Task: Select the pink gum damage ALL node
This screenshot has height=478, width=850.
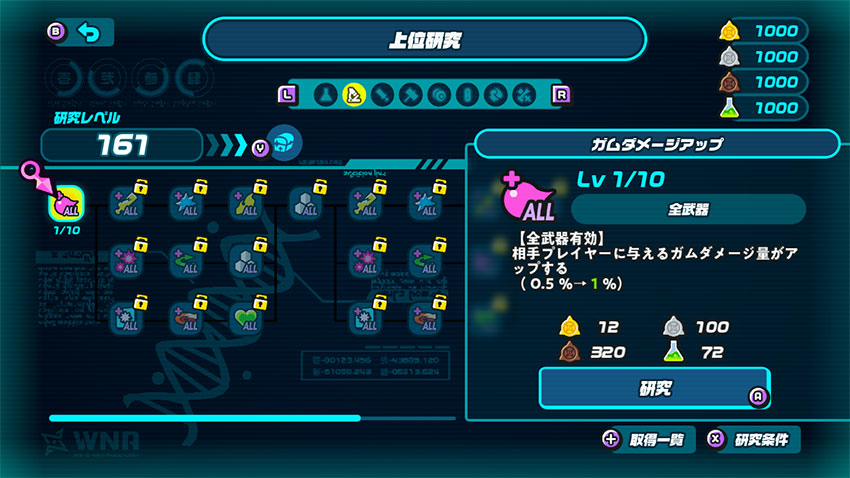Action: (x=66, y=204)
